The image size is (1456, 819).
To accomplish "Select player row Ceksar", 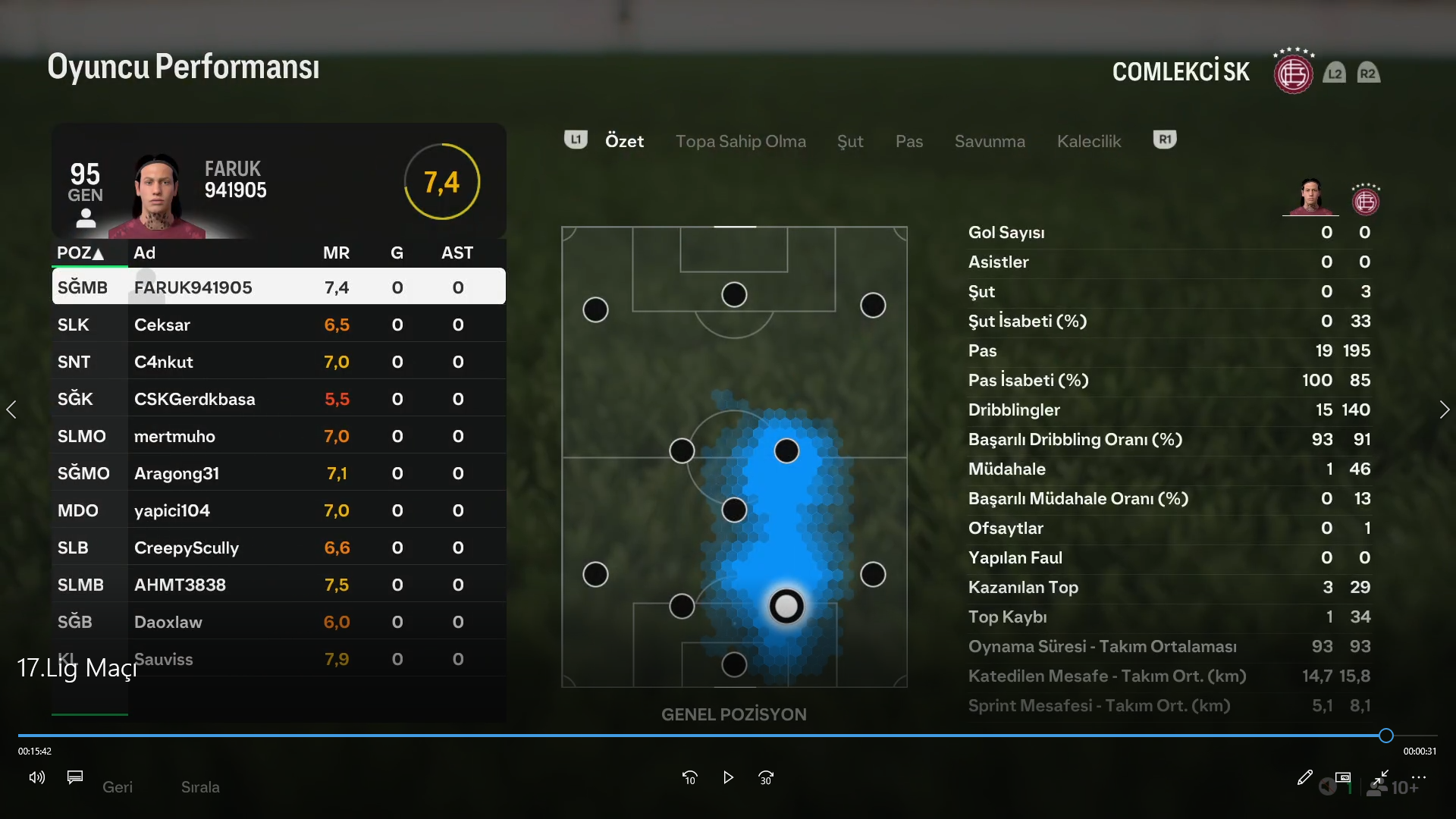I will (278, 325).
